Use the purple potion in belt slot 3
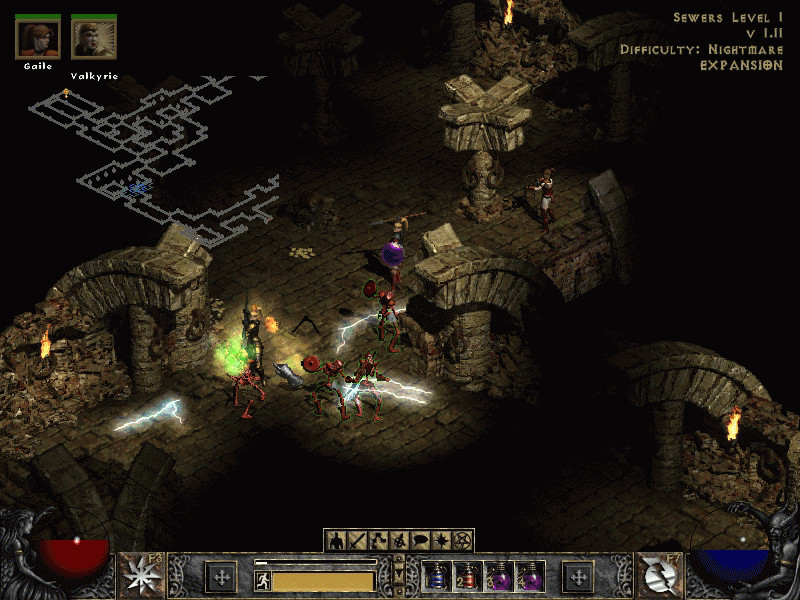 point(497,577)
